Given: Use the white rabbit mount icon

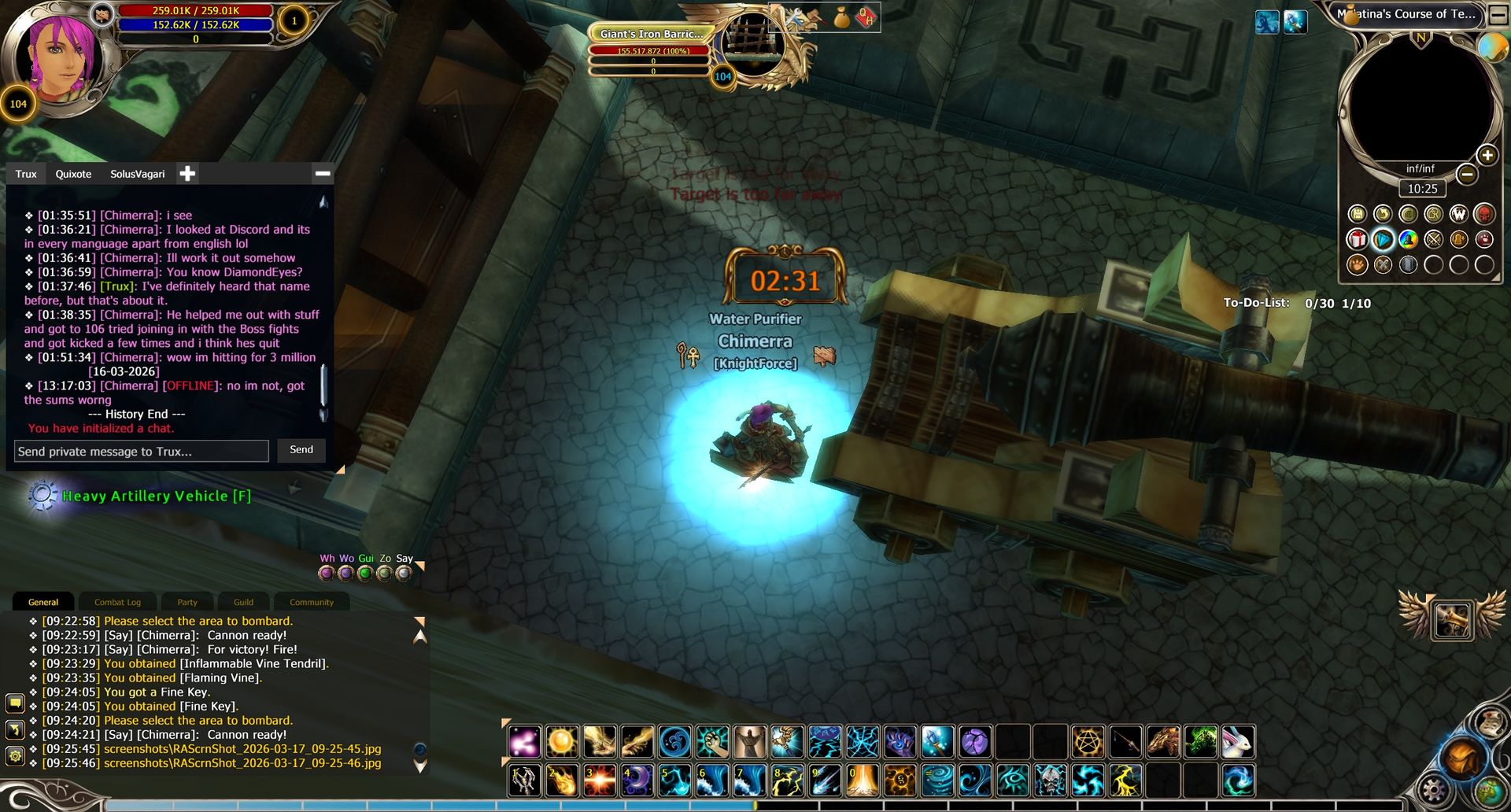Looking at the screenshot, I should 1238,742.
